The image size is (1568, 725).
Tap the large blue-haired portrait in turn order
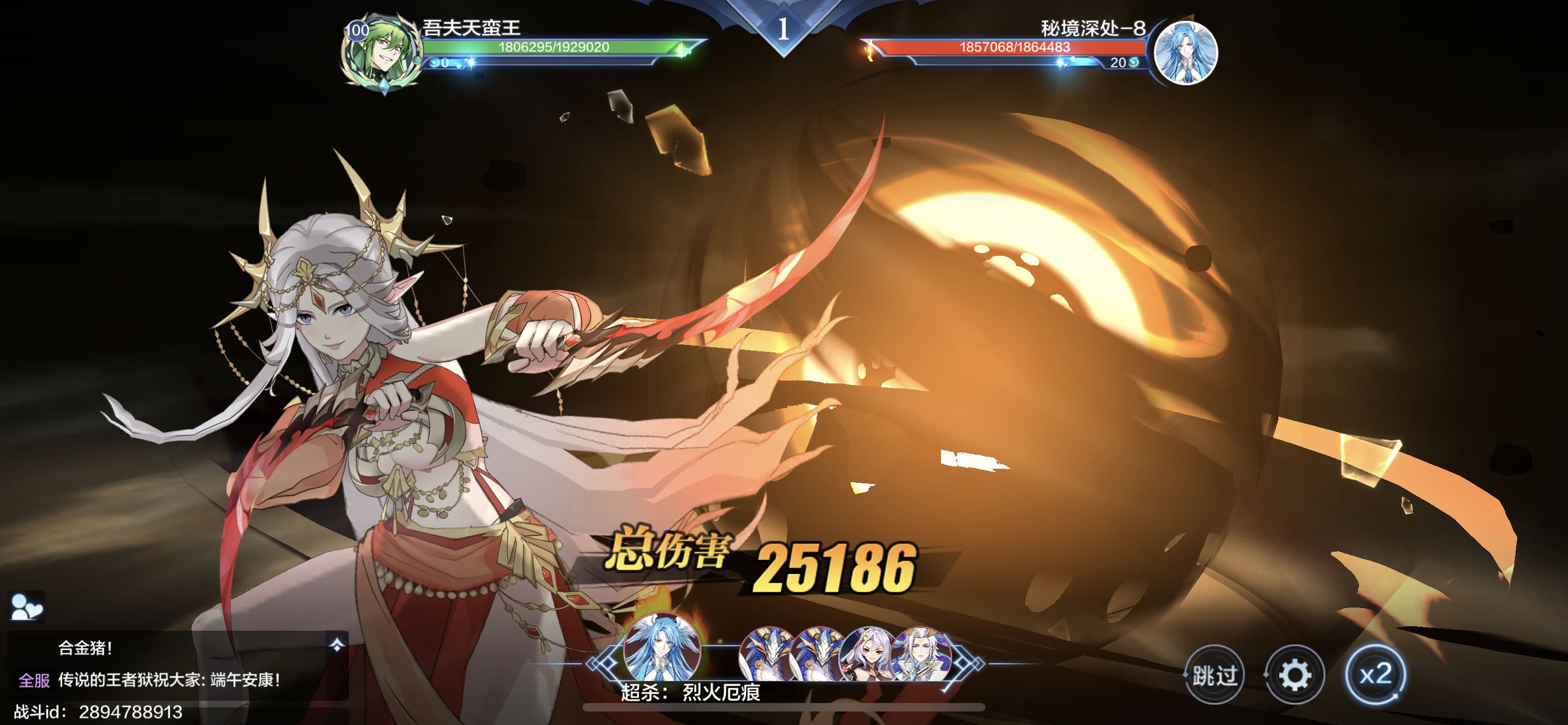pos(662,648)
